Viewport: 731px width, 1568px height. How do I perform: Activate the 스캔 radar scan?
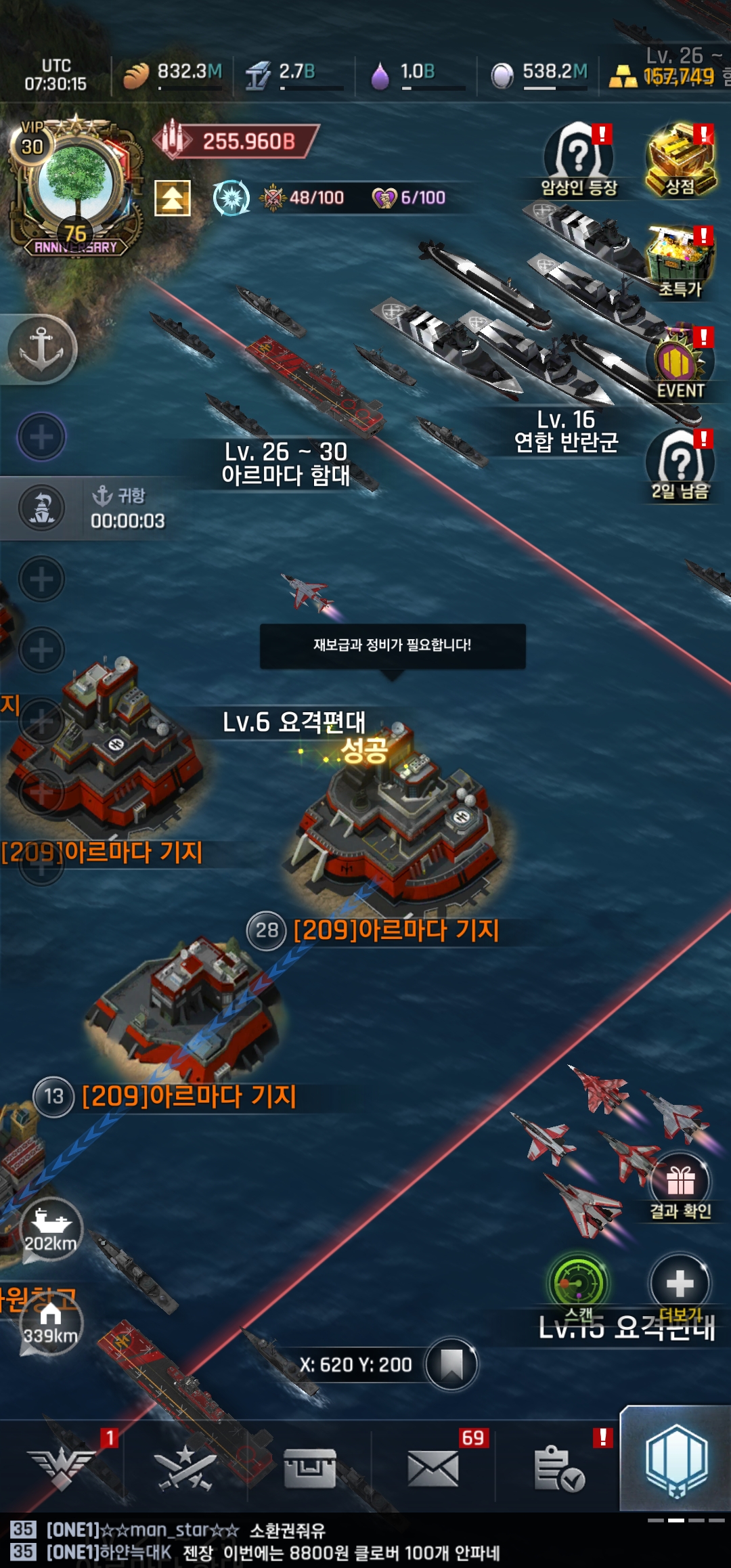click(579, 1284)
